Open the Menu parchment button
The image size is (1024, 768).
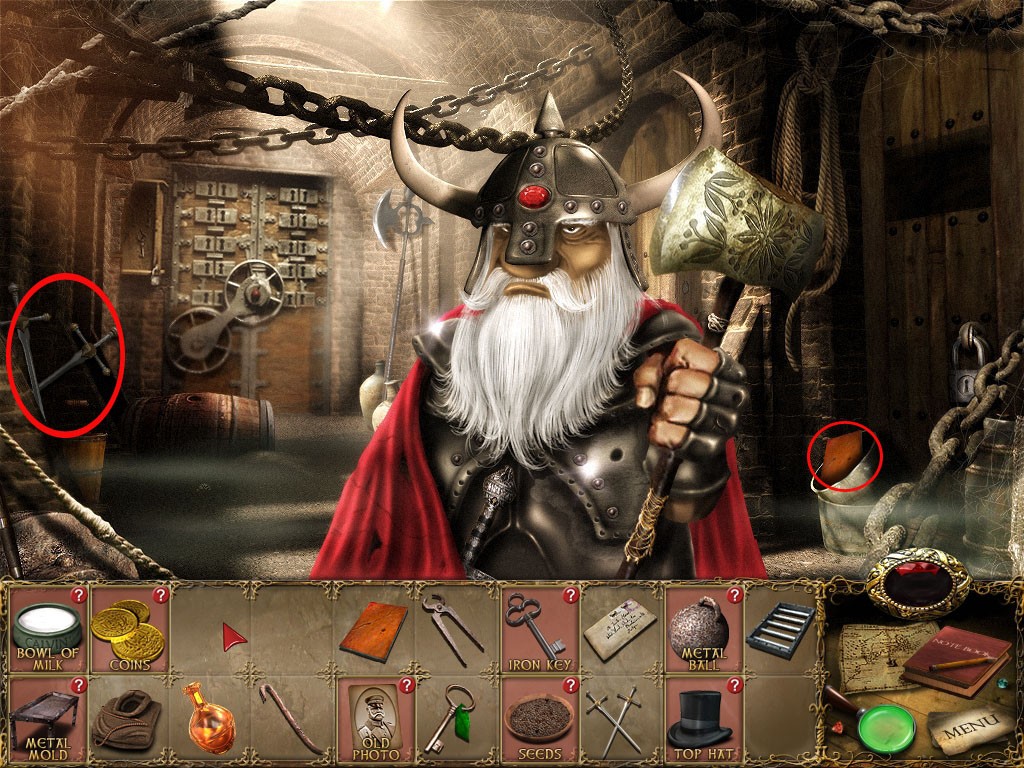pos(964,731)
